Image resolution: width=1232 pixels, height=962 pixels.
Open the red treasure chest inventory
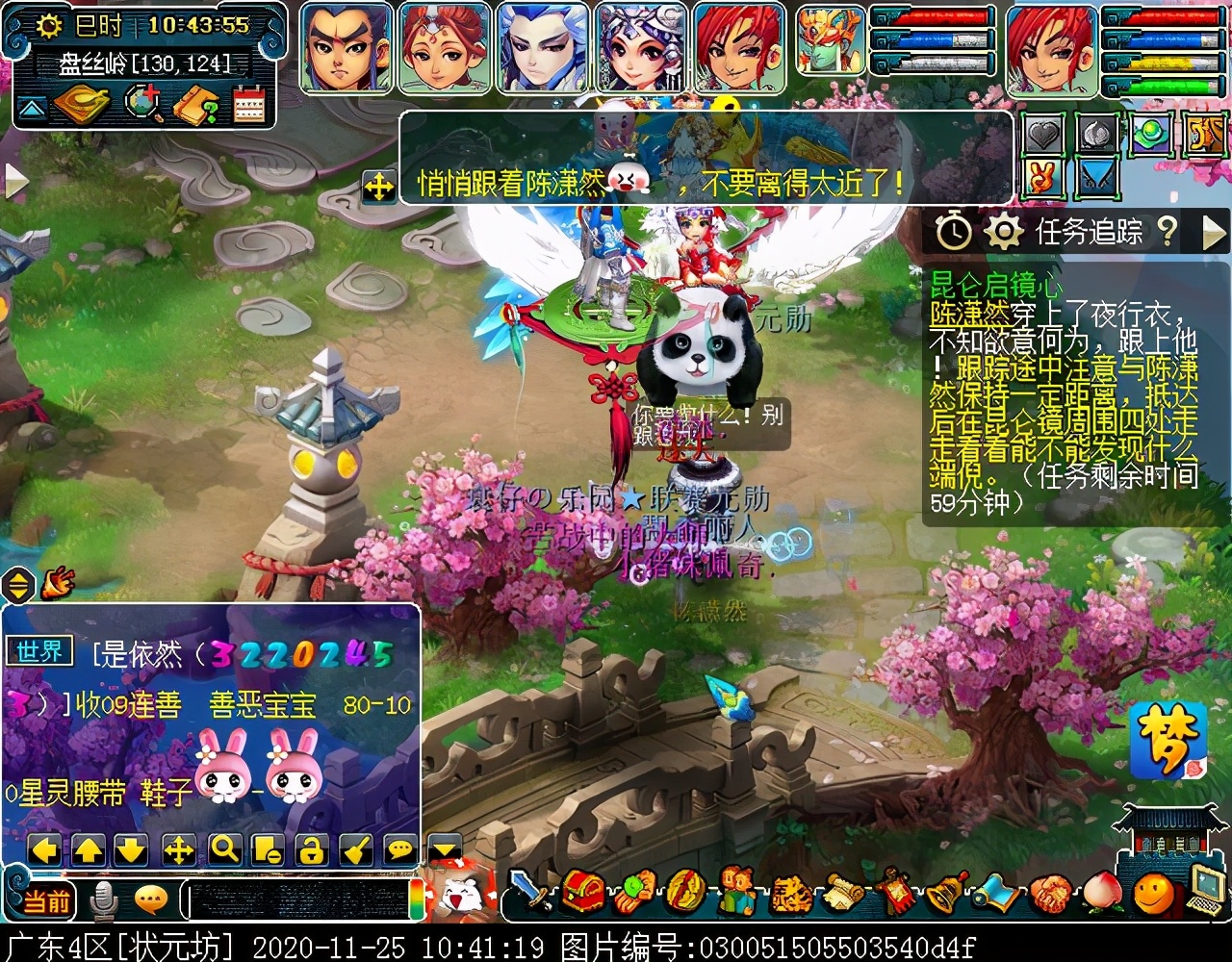582,892
